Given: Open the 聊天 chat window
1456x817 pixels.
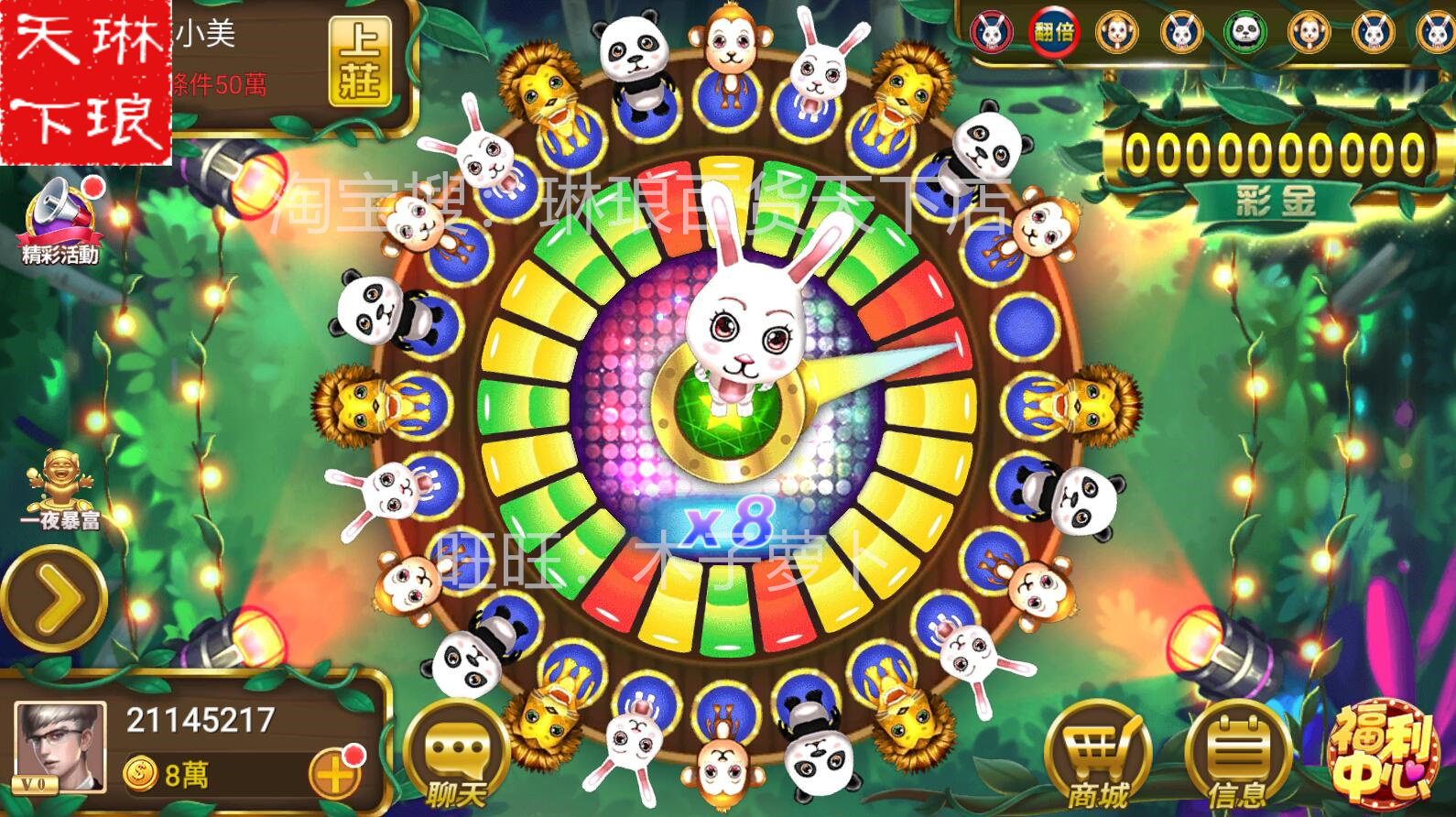Looking at the screenshot, I should pyautogui.click(x=456, y=756).
